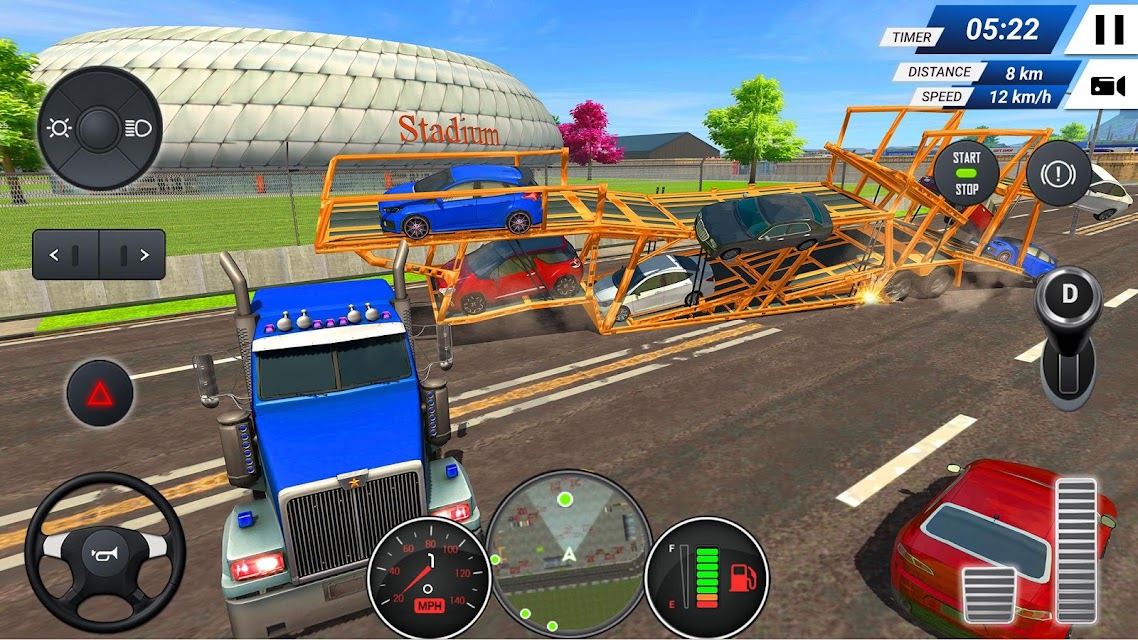Toggle the engine START STOP button
The image size is (1138, 640).
click(x=966, y=173)
